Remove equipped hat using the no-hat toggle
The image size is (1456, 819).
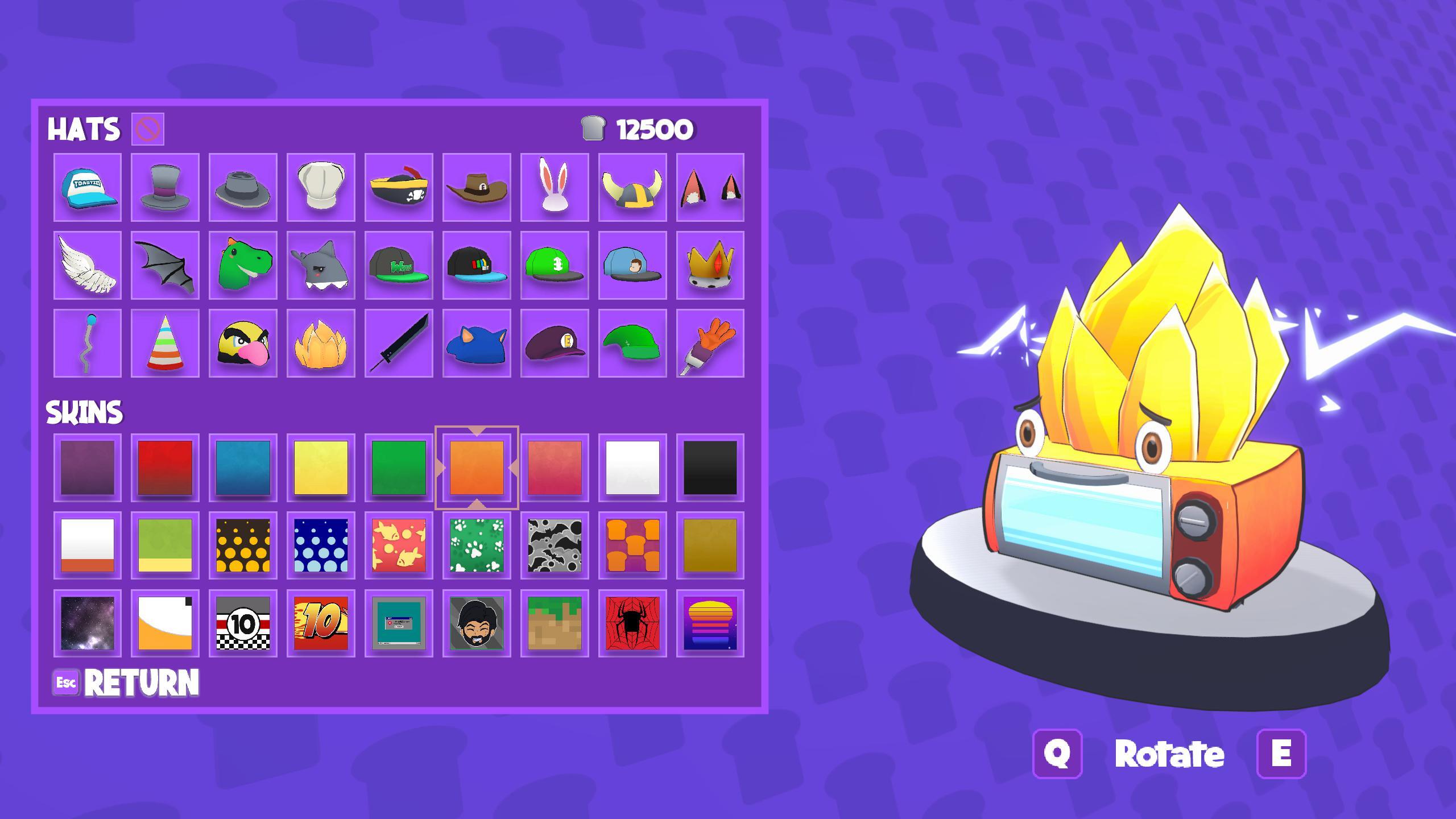pos(147,130)
